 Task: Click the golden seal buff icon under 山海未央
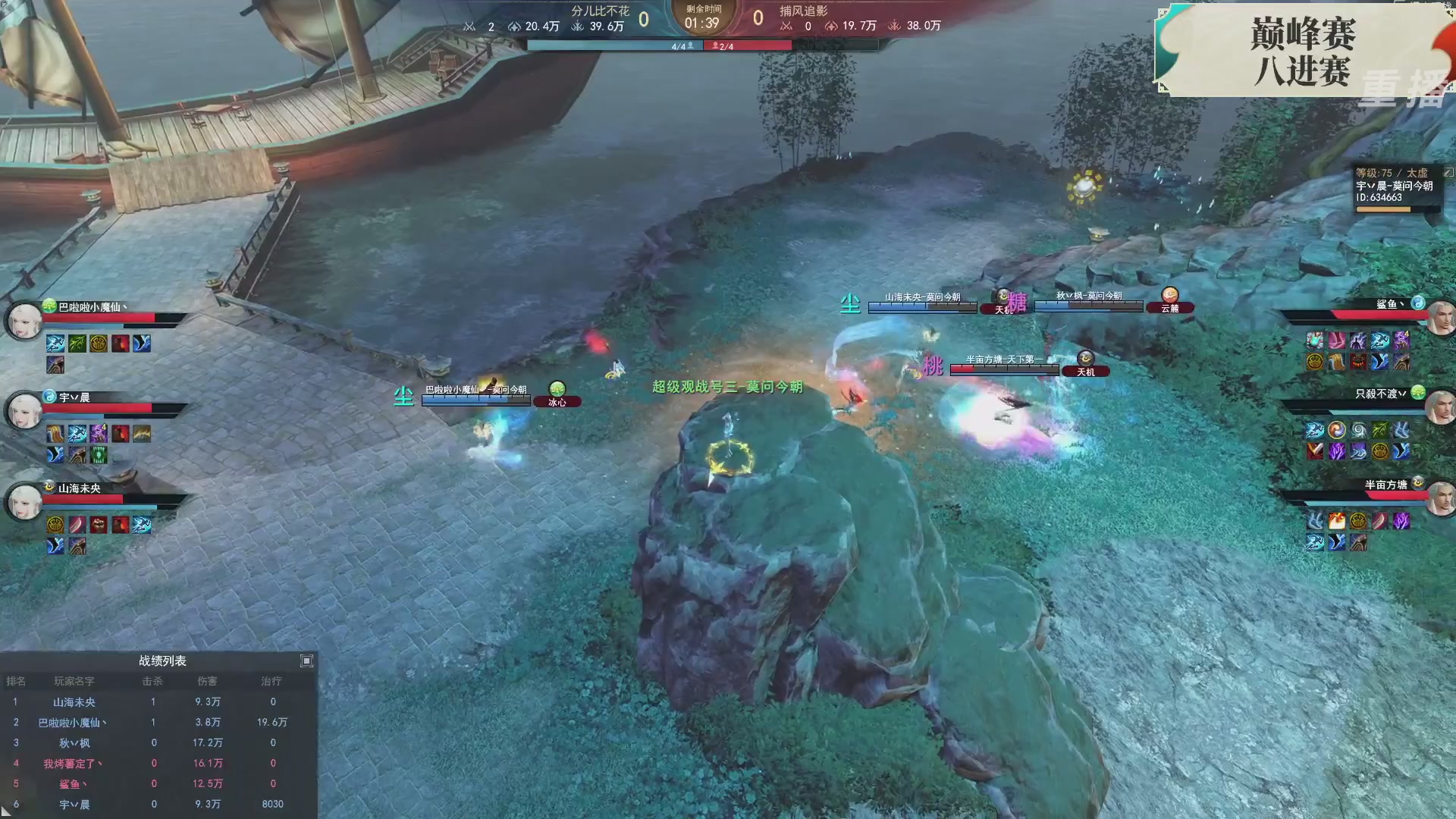tap(55, 526)
